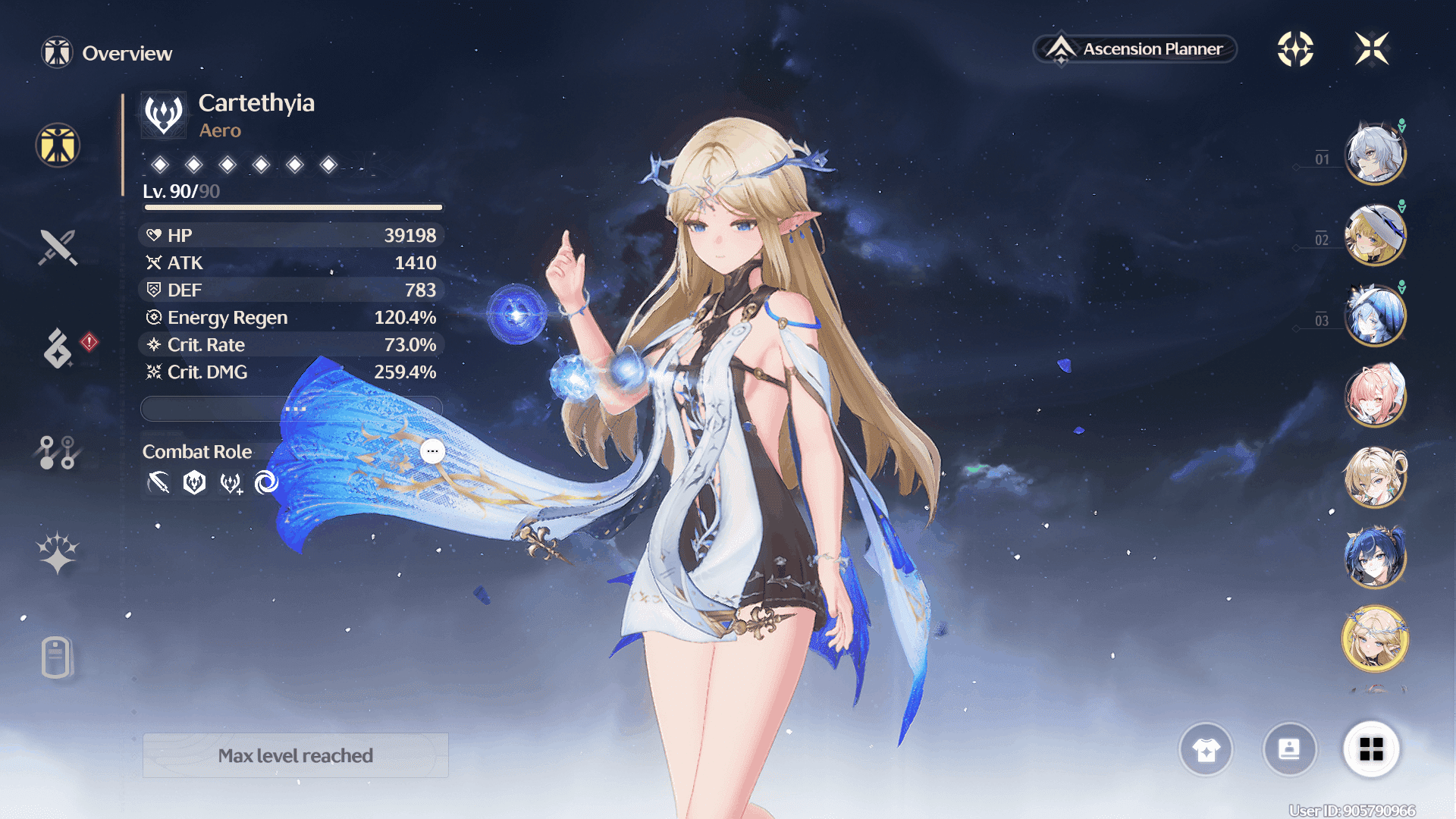Open the bottom scroll tab in sidebar
The width and height of the screenshot is (1456, 819).
tap(57, 657)
